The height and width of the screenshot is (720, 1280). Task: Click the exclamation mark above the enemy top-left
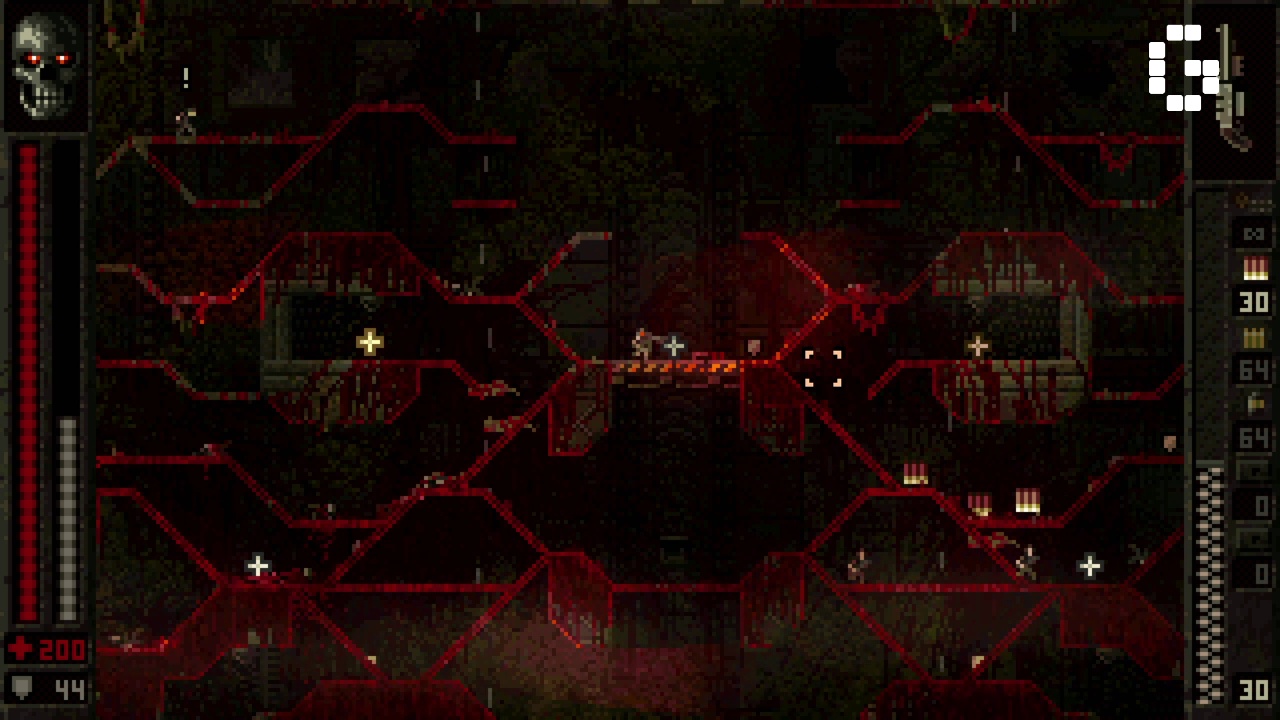186,79
